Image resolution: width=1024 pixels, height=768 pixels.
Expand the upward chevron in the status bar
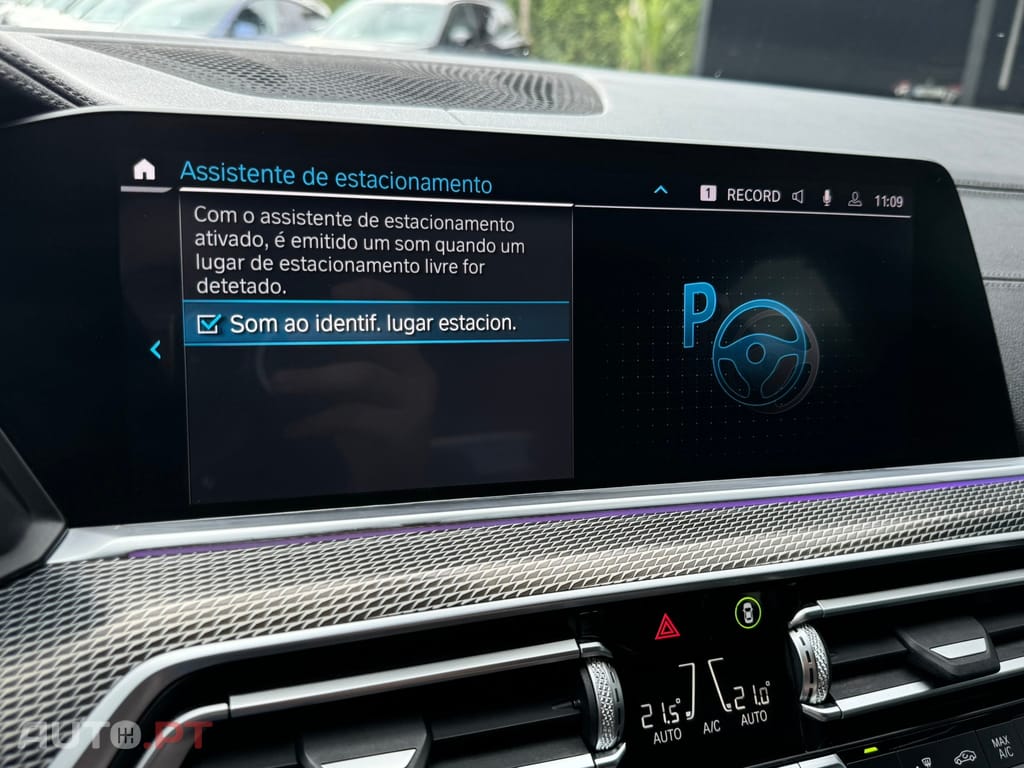pyautogui.click(x=660, y=189)
